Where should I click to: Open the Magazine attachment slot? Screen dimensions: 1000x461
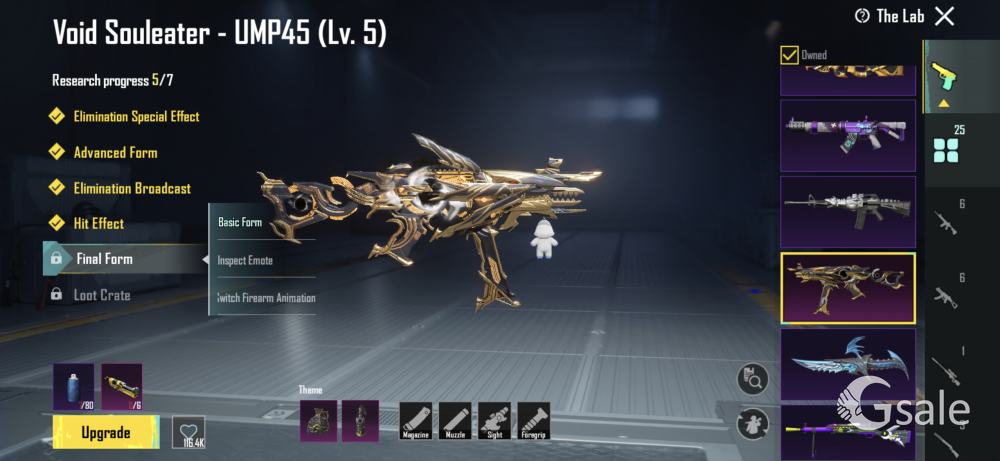[x=415, y=420]
